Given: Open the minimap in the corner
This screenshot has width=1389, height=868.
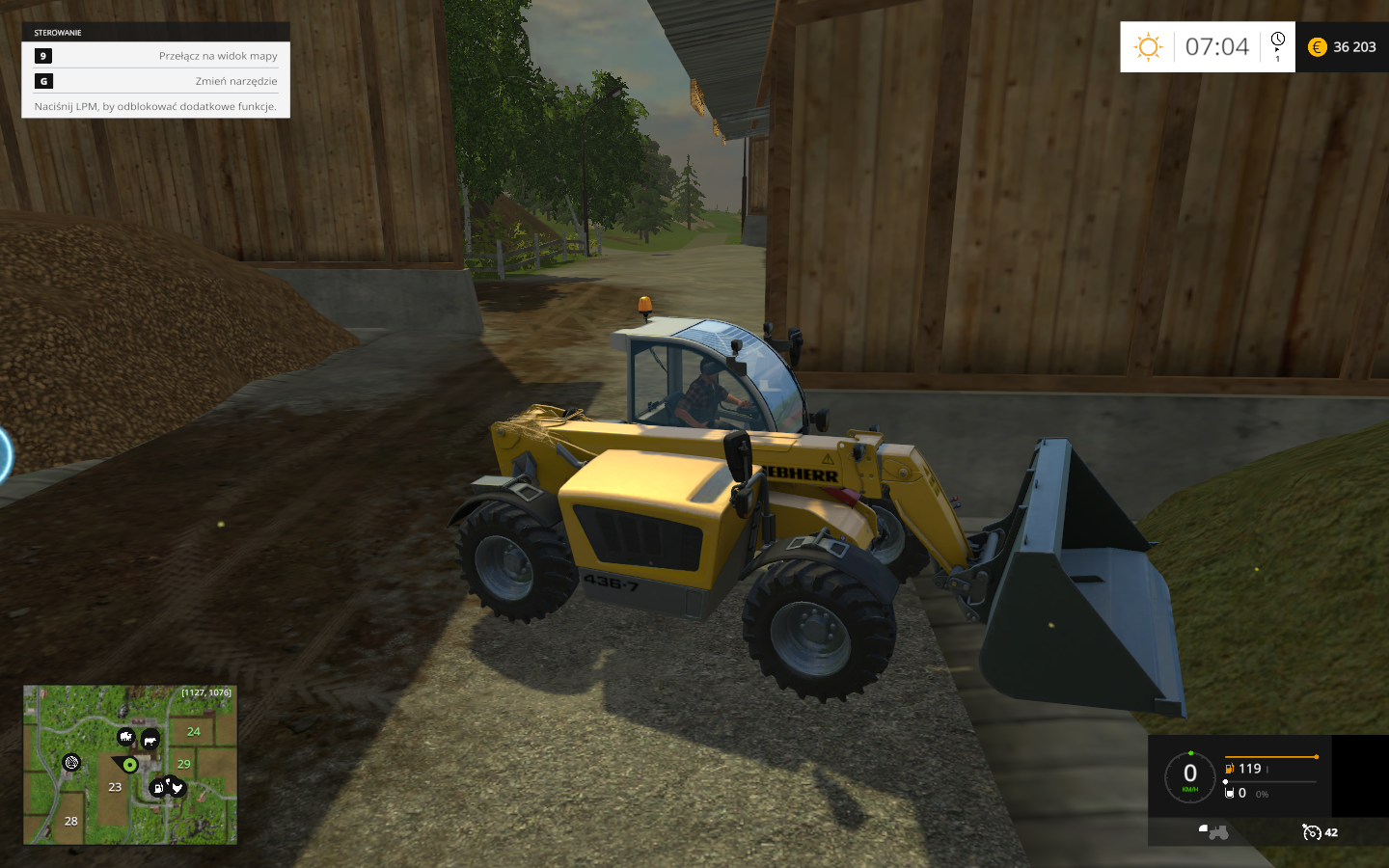Looking at the screenshot, I should 130,765.
